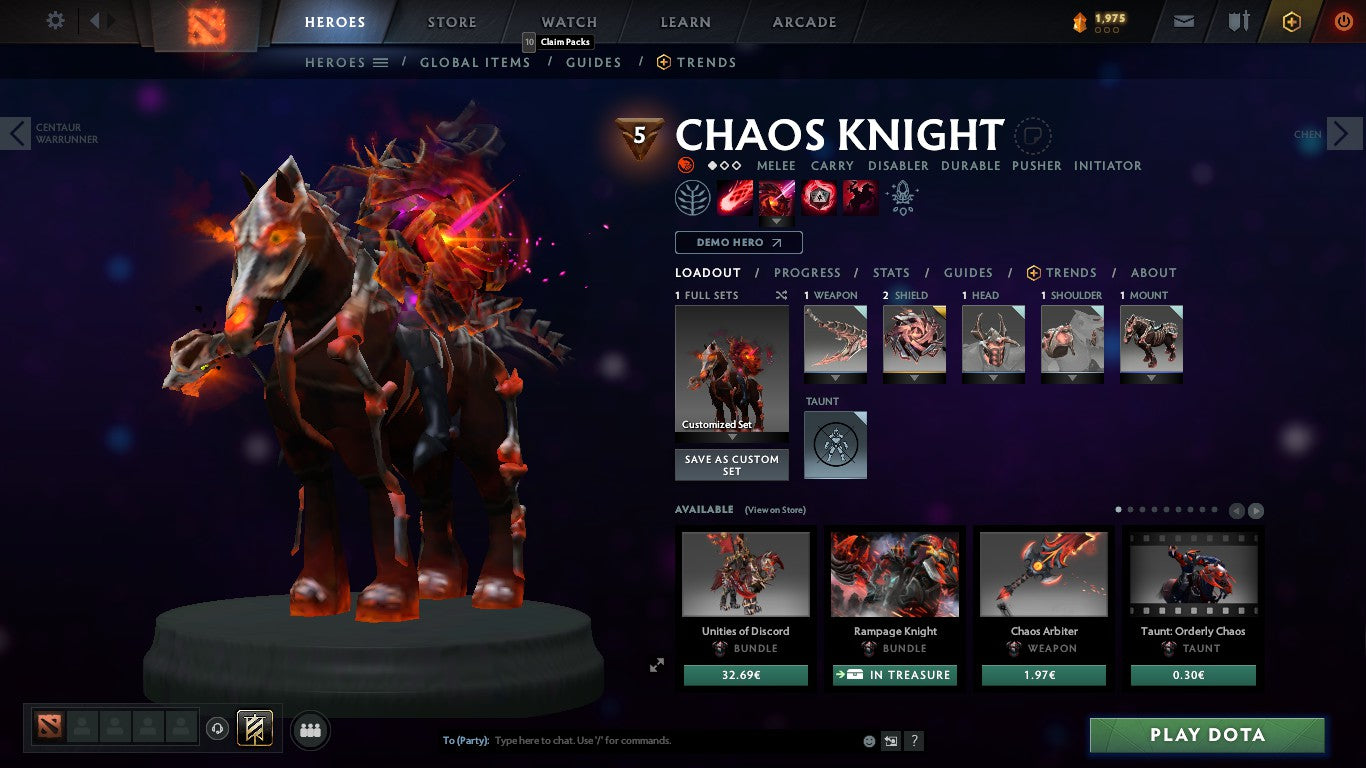Select the Chaos Bolt ability icon
Screen dimensions: 1366x768
732,196
